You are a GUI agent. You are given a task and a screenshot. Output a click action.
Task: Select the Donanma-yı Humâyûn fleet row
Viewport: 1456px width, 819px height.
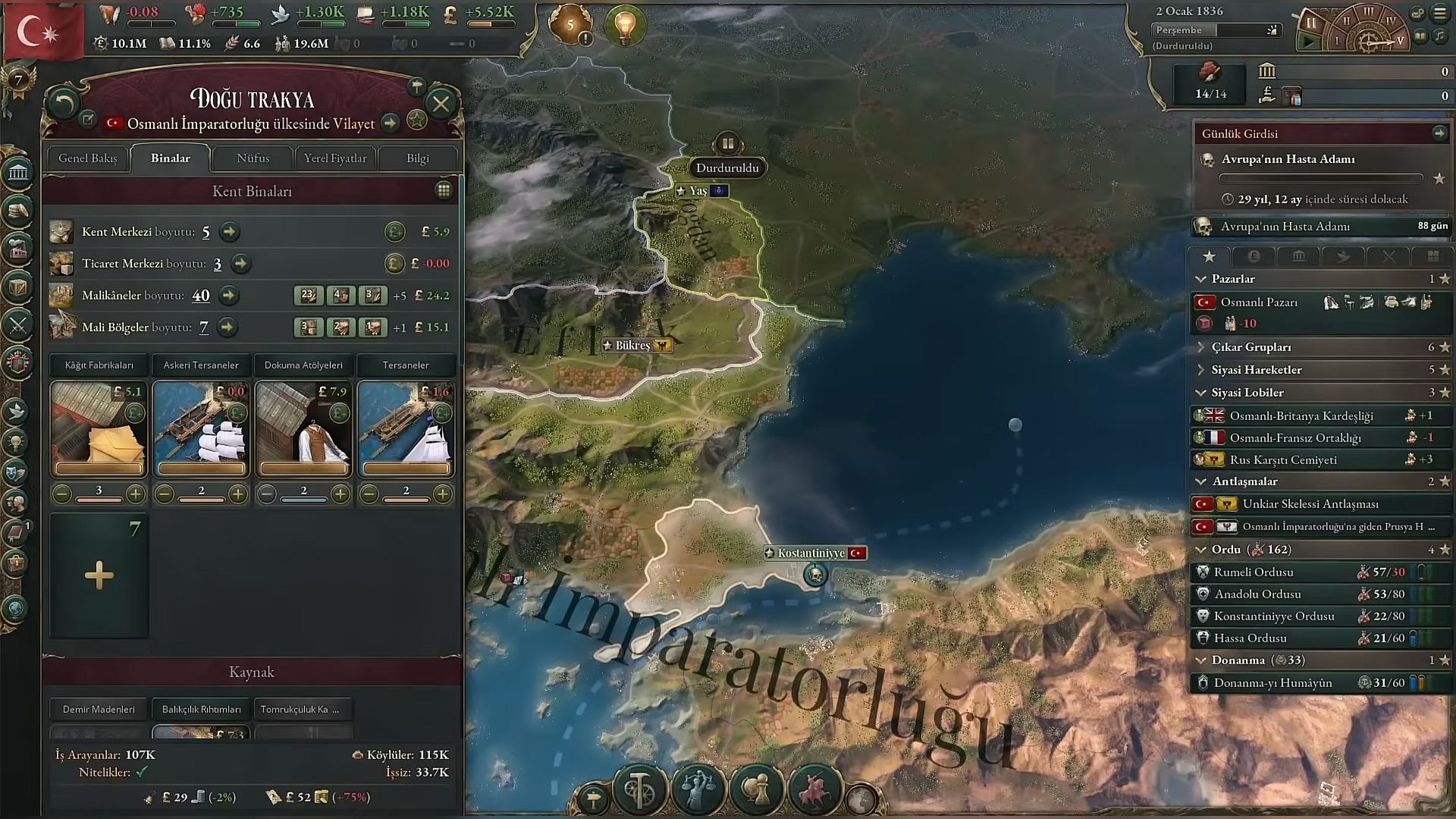pyautogui.click(x=1272, y=683)
